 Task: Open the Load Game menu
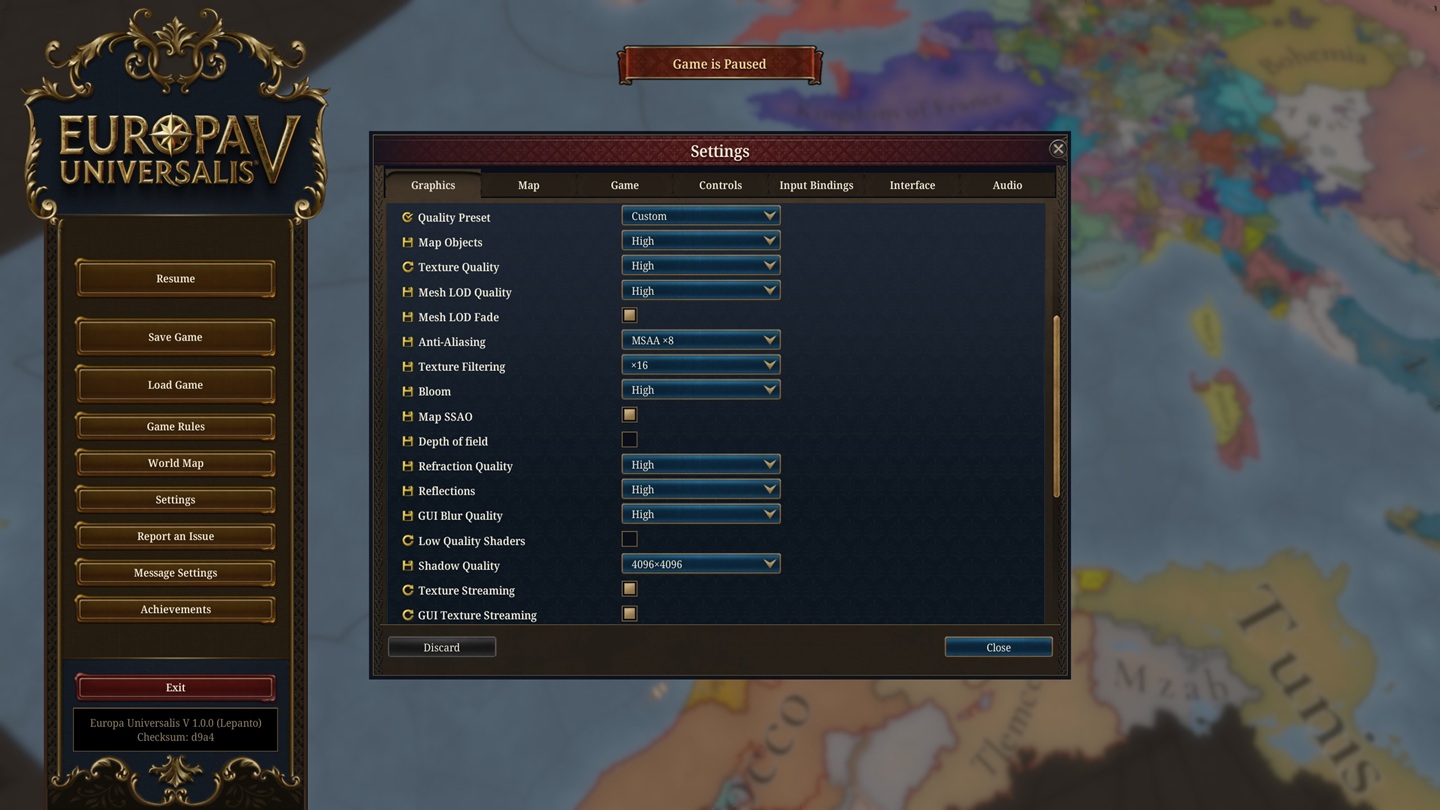pos(175,385)
